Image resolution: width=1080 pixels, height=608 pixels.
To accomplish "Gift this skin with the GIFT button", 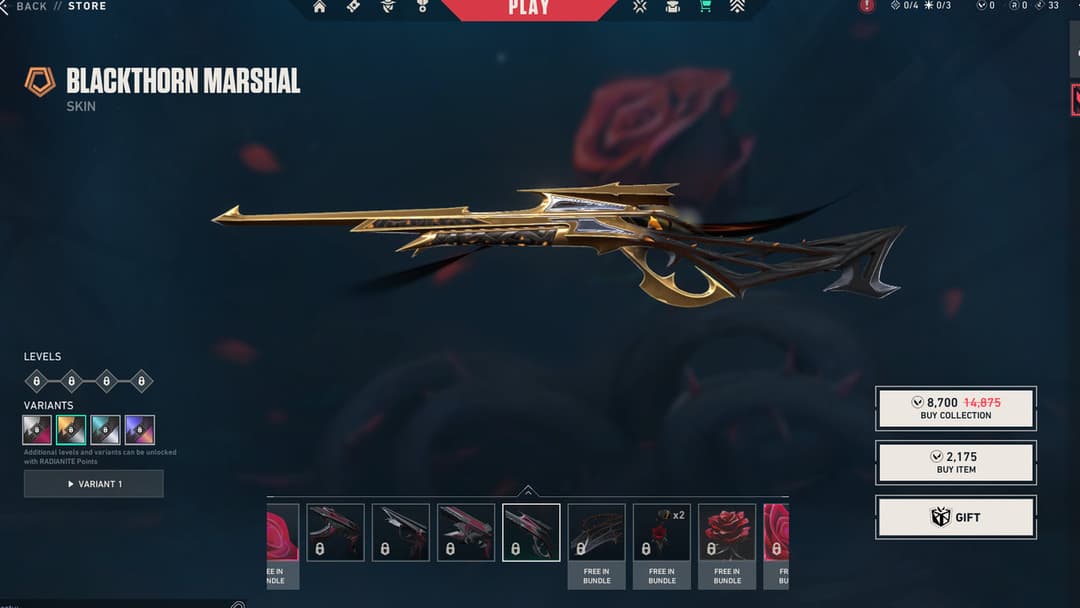I will [955, 517].
